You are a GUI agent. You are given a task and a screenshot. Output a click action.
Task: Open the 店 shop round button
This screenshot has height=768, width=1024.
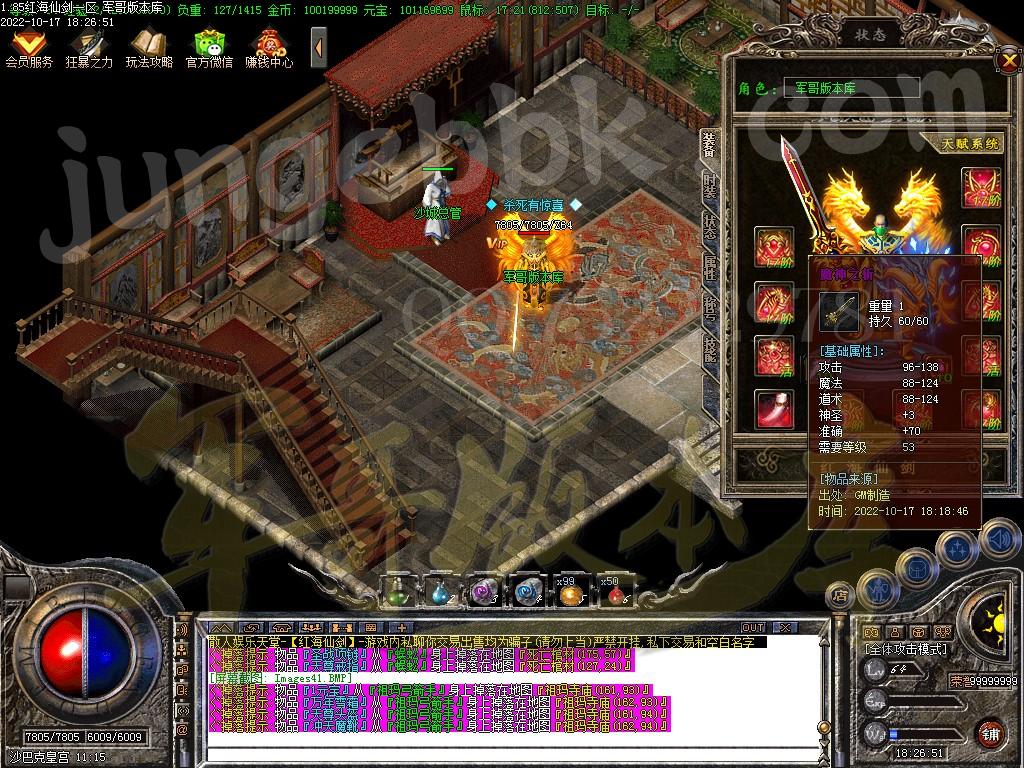tap(840, 596)
